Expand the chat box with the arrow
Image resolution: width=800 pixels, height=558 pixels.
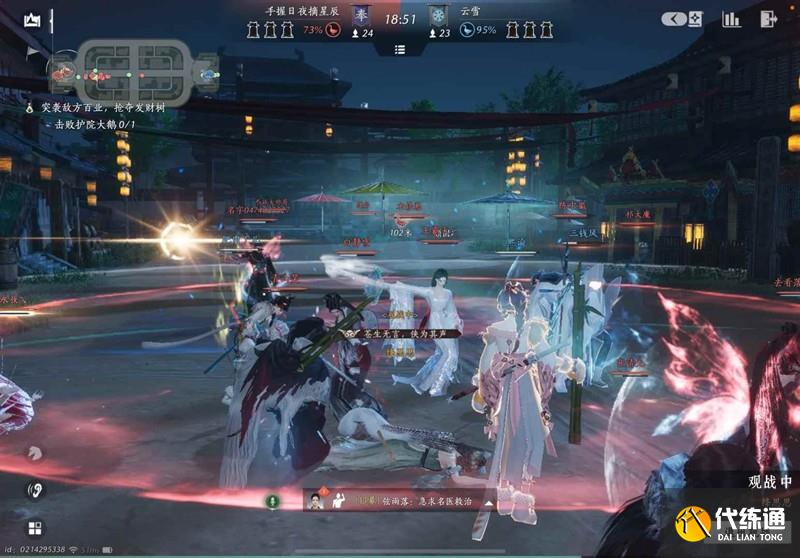[x=490, y=501]
